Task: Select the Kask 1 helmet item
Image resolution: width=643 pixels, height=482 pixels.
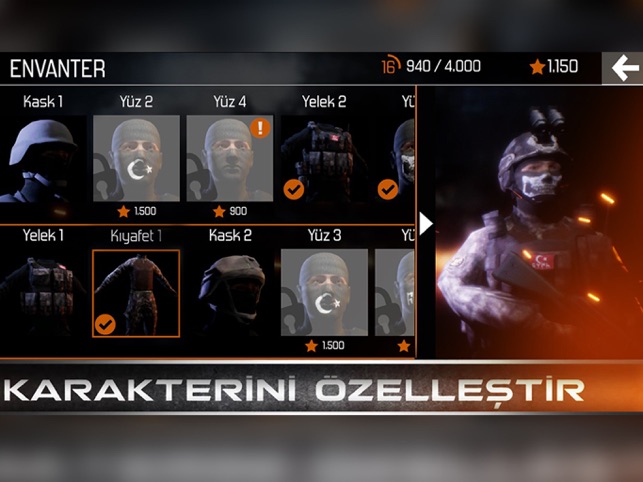Action: (43, 157)
